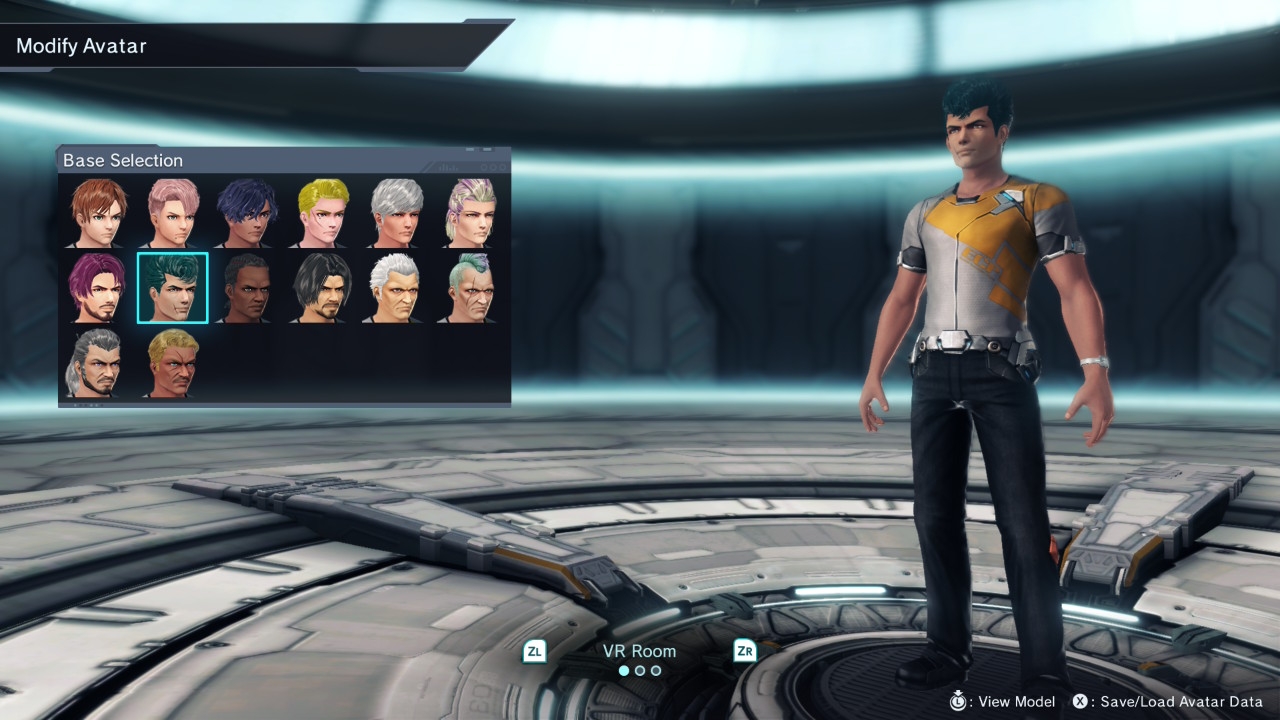
Task: Select the magenta-haired bearded avatar
Action: click(98, 288)
